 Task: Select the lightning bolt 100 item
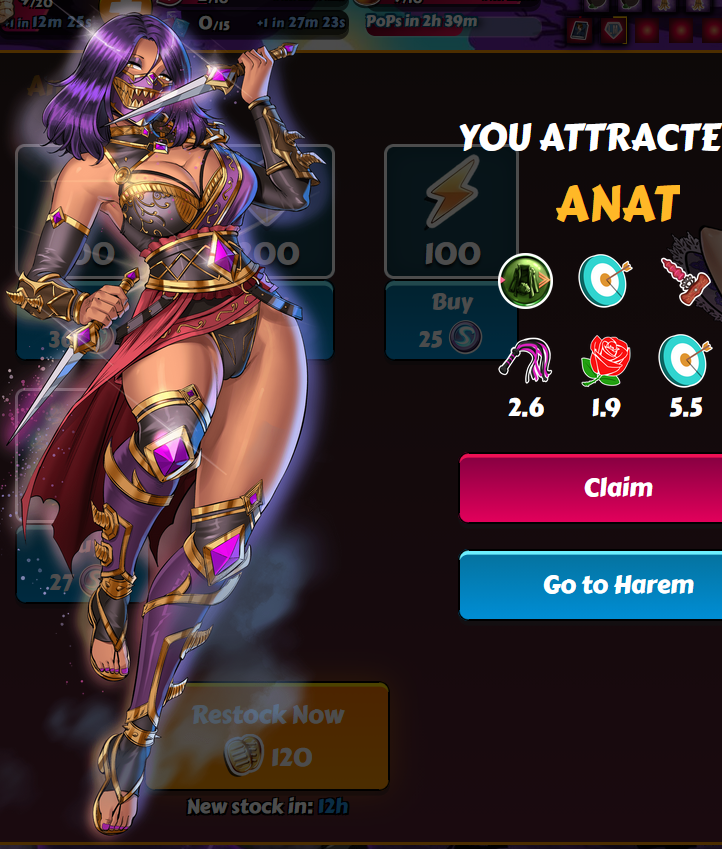coord(451,212)
